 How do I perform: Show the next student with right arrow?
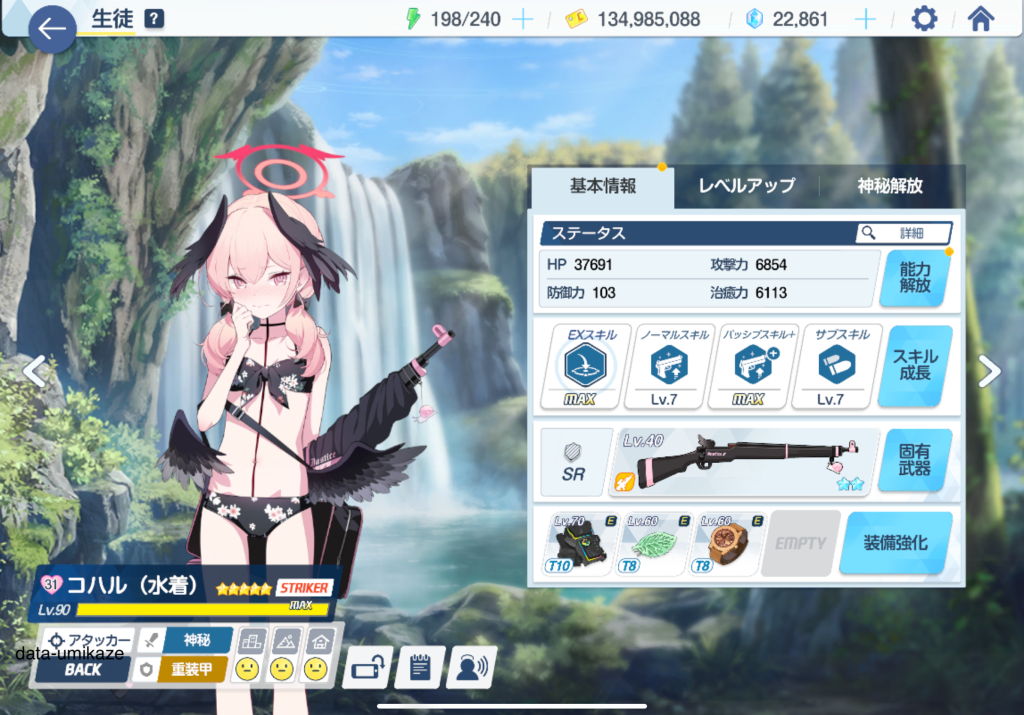[989, 371]
